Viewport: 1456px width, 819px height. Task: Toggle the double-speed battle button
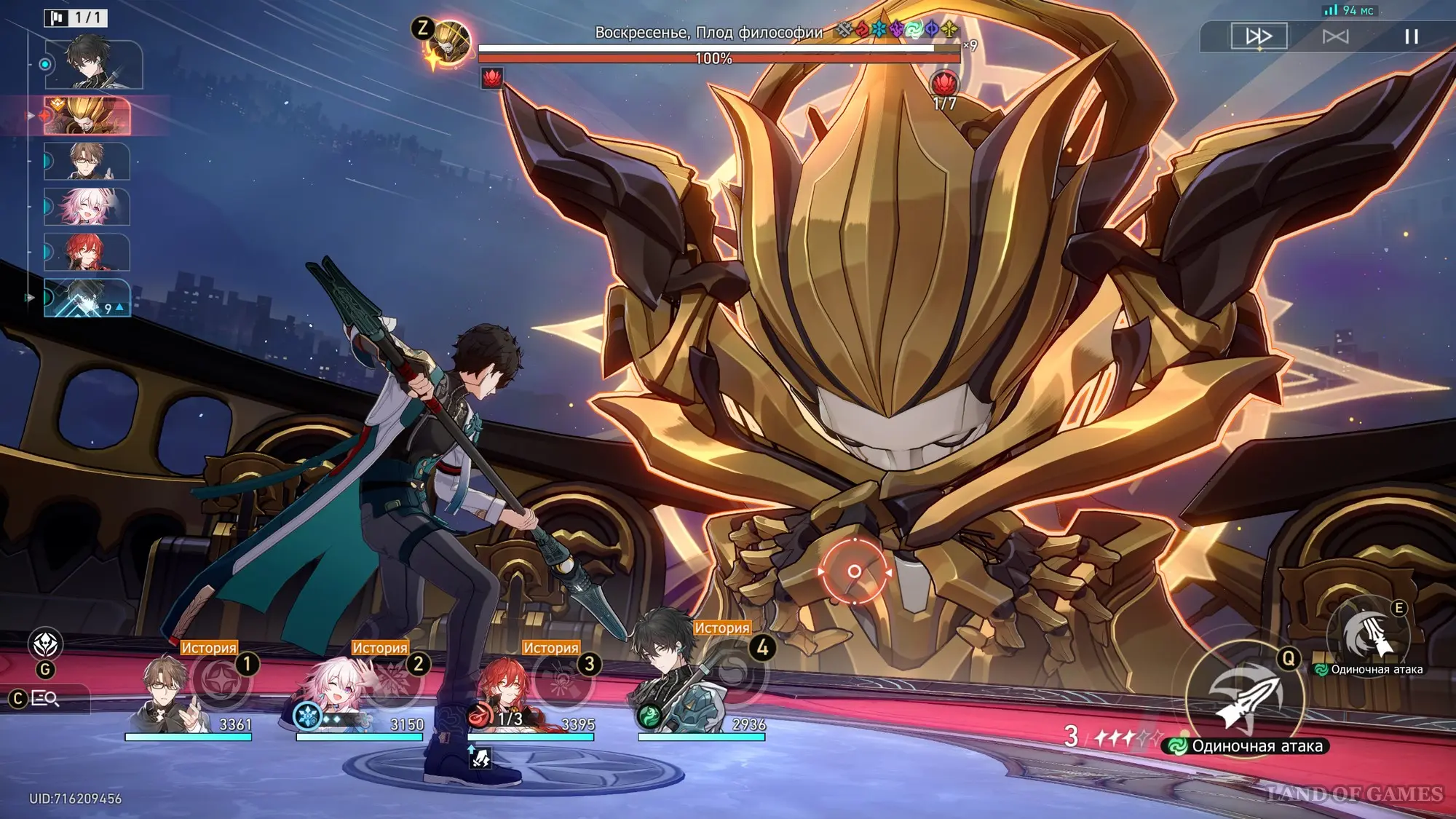tap(1259, 36)
